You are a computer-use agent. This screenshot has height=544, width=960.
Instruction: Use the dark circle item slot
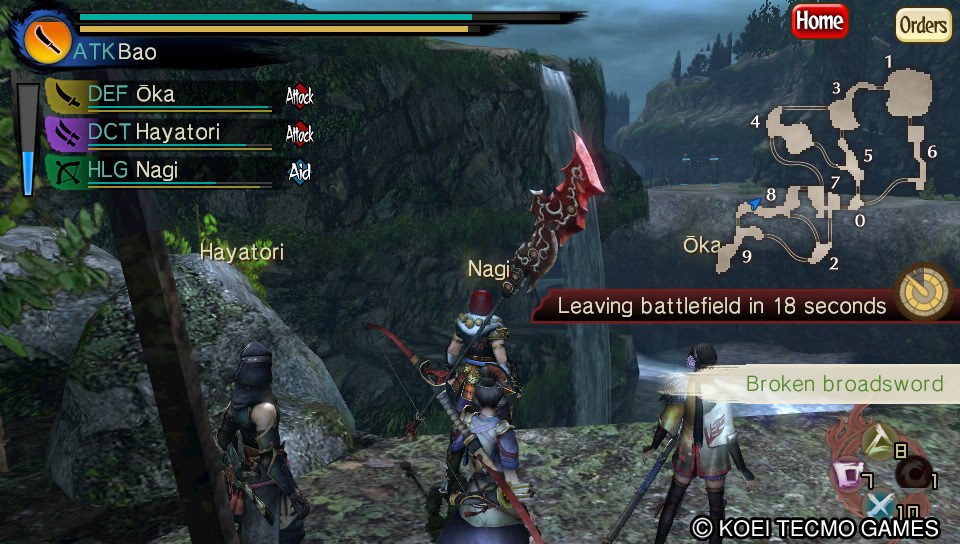912,471
